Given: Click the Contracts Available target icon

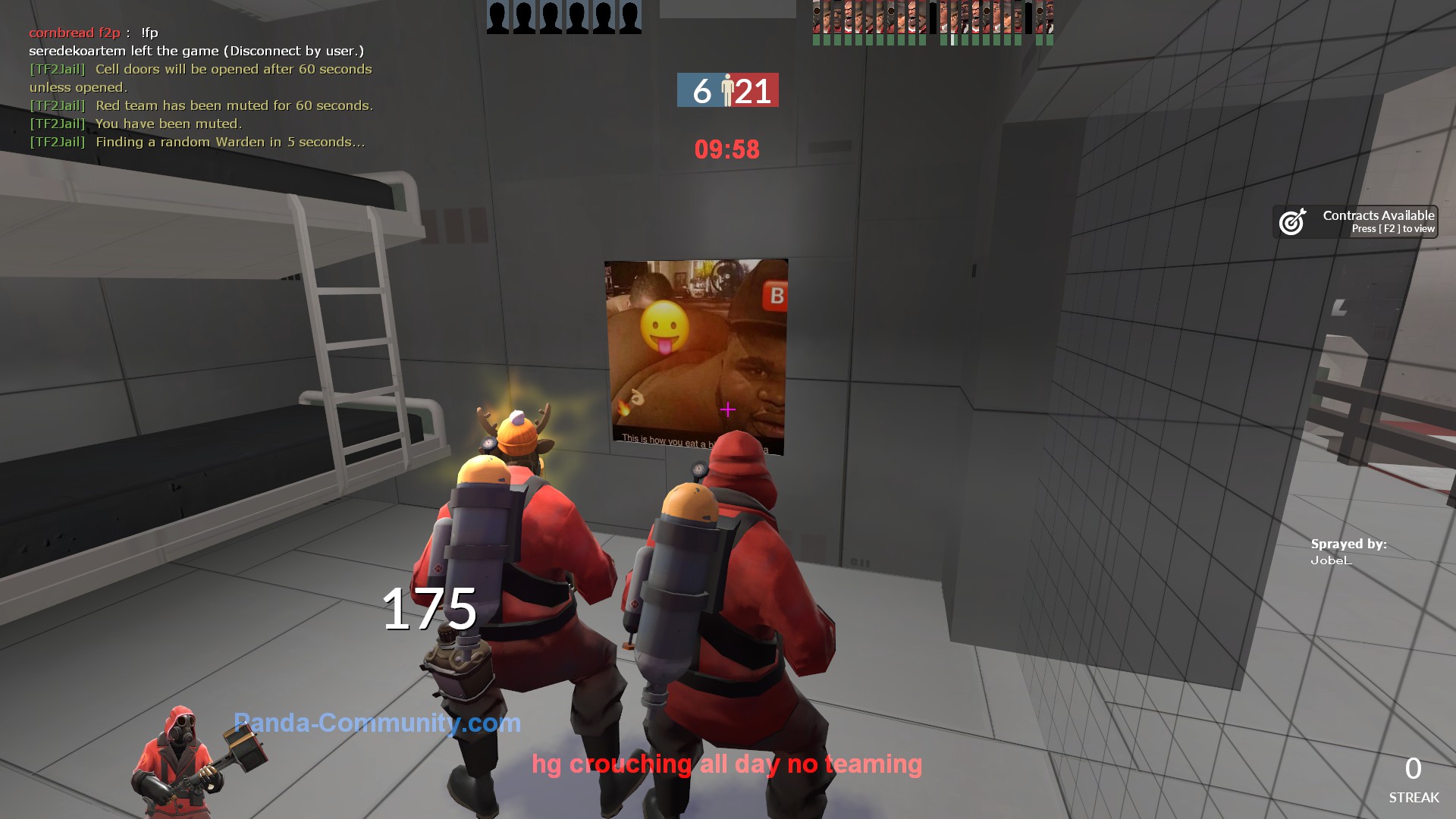Looking at the screenshot, I should tap(1292, 221).
